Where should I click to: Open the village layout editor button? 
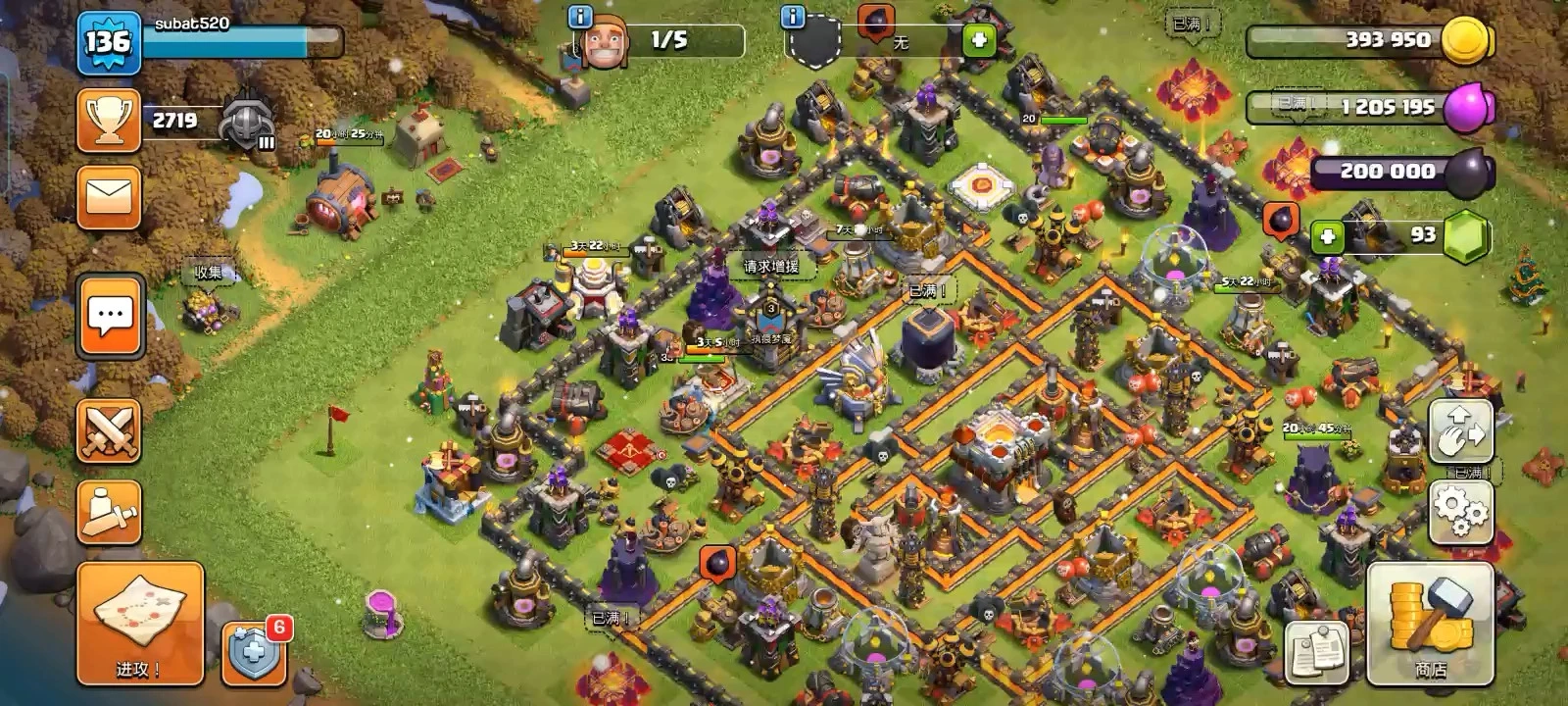coord(1460,431)
